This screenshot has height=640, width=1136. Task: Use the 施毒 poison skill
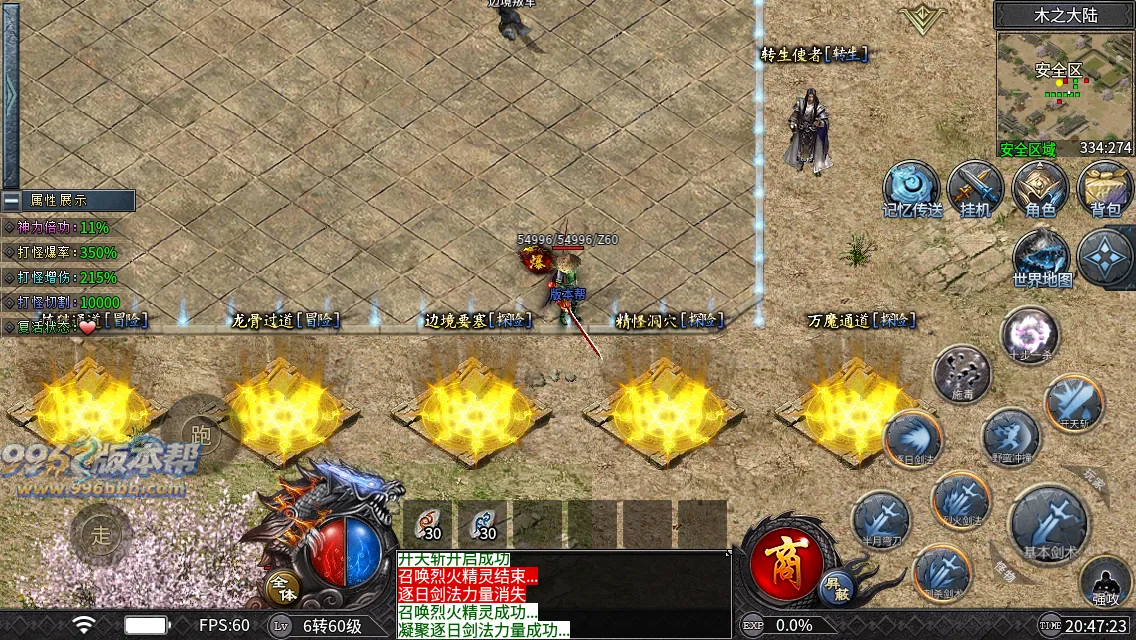pyautogui.click(x=961, y=374)
